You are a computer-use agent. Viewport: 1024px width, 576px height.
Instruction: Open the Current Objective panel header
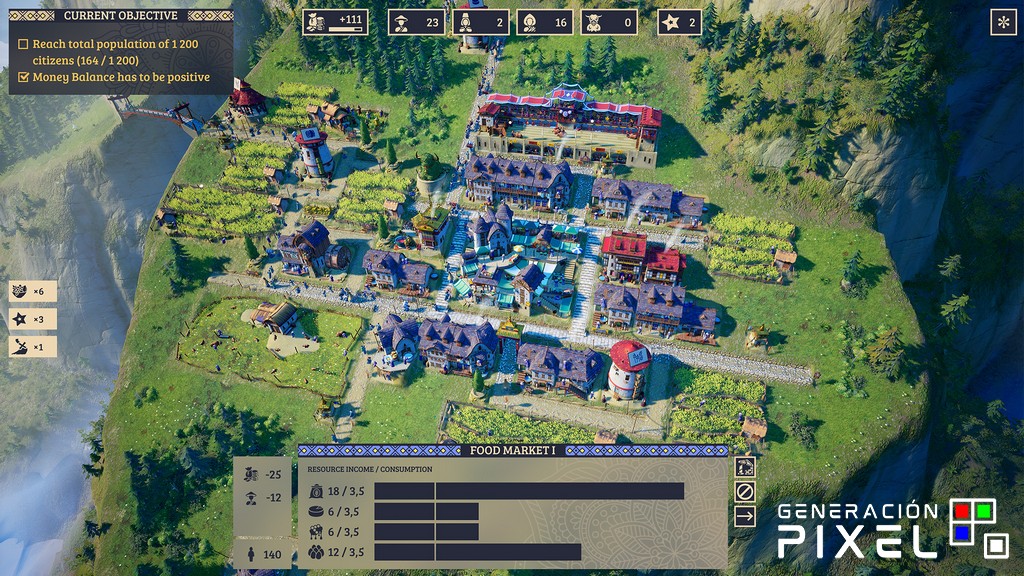pyautogui.click(x=121, y=16)
